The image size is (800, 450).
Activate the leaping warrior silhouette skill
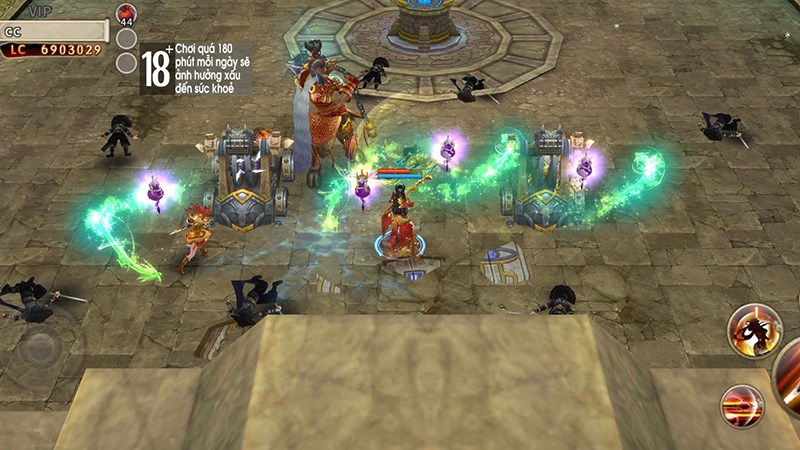[x=754, y=330]
